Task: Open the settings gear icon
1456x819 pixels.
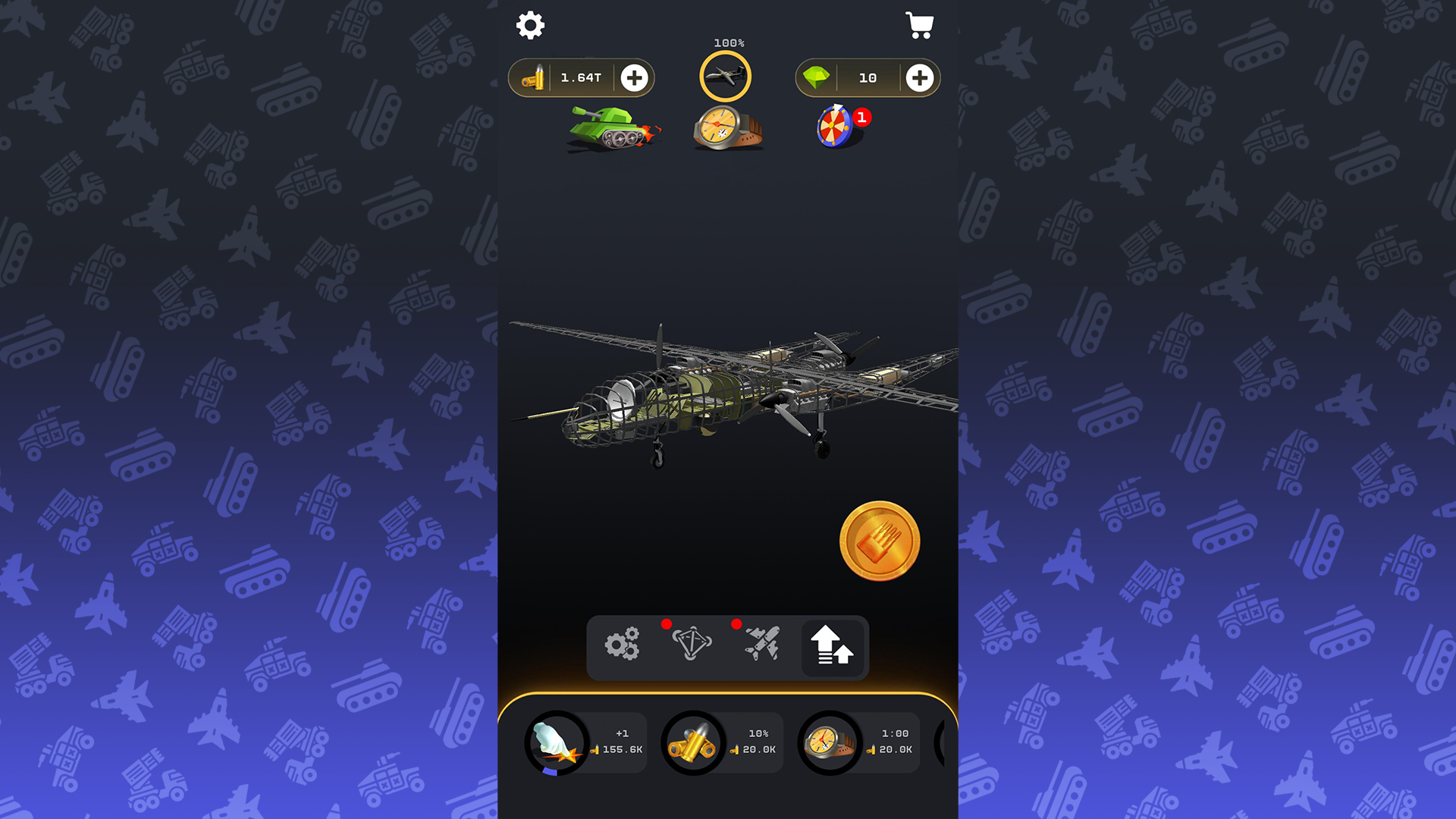Action: coord(530,25)
